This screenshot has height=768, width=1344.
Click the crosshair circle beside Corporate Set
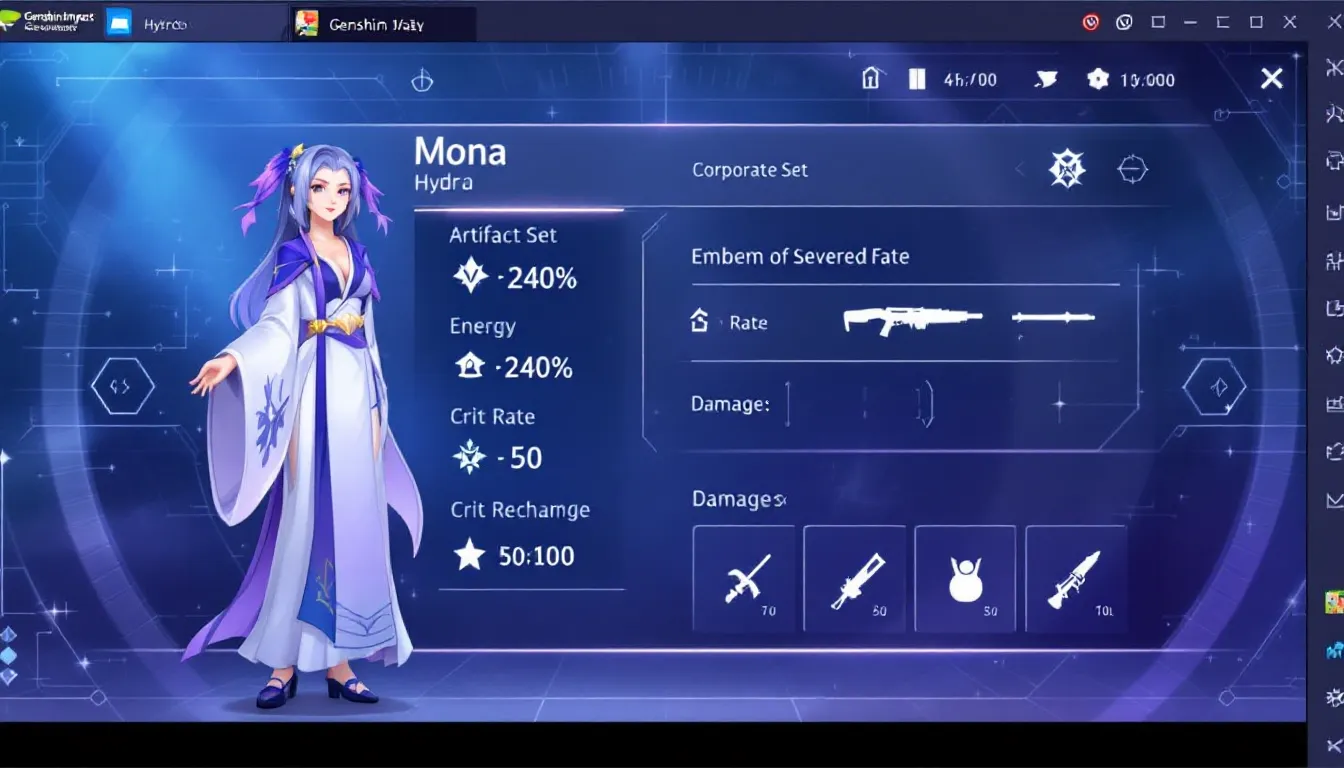(1131, 169)
